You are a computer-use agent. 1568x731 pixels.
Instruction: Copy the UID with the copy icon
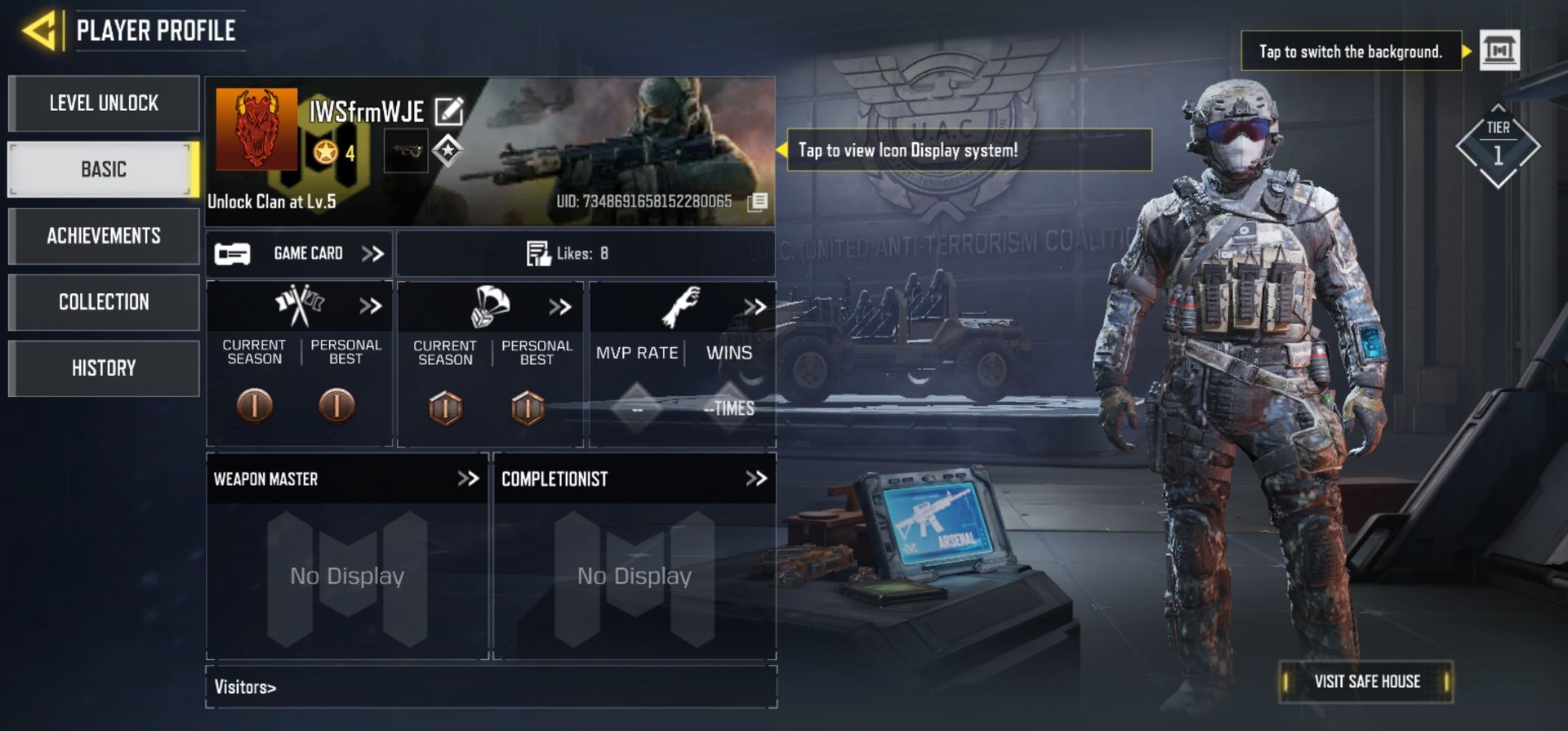[x=757, y=202]
